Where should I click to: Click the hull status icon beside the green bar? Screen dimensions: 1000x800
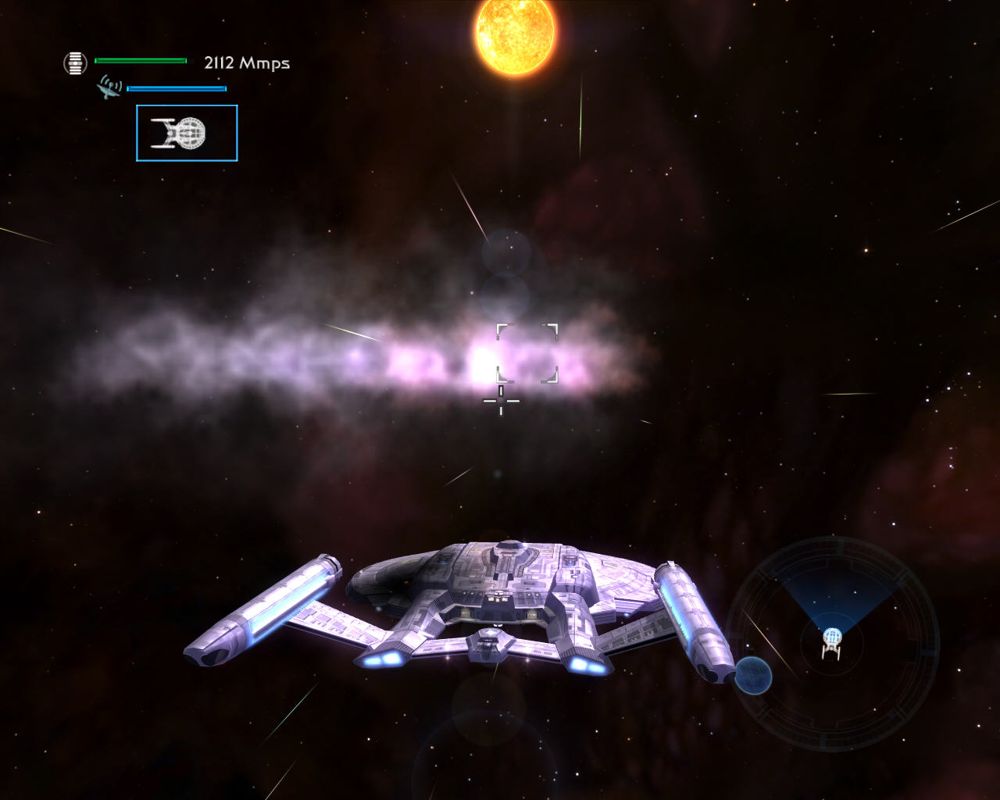tap(75, 63)
